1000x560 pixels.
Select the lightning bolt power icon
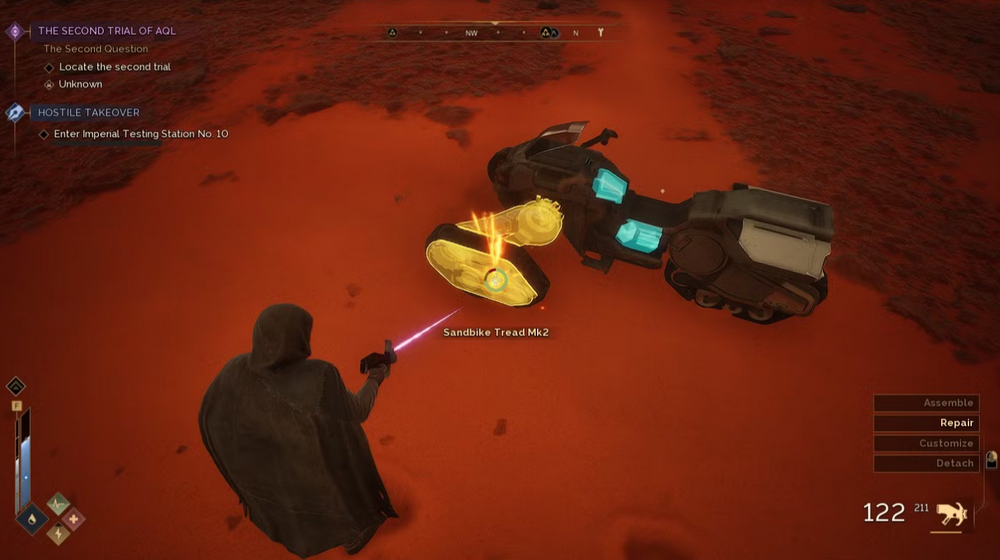[59, 534]
